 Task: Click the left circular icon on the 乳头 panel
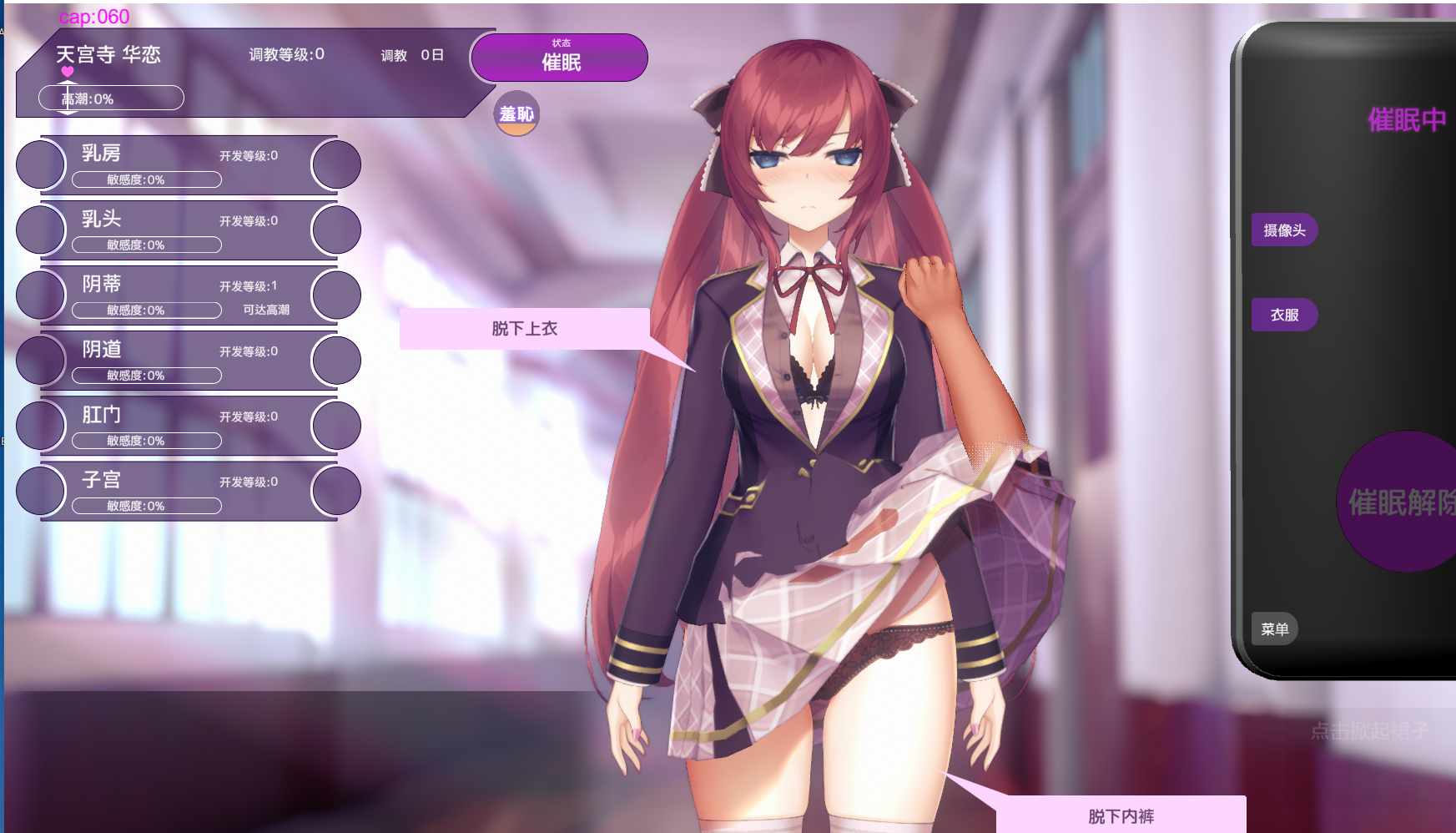[x=40, y=230]
